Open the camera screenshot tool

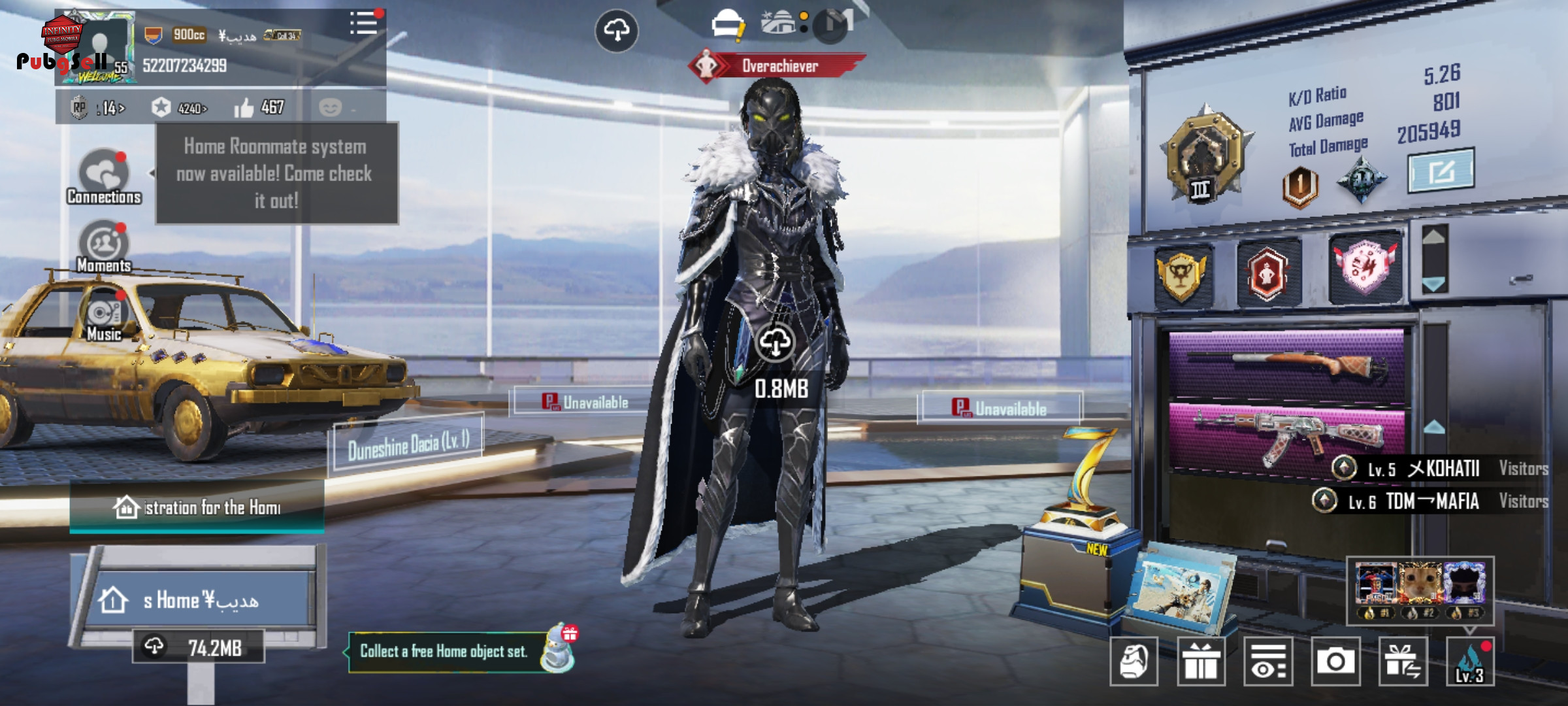click(1335, 662)
